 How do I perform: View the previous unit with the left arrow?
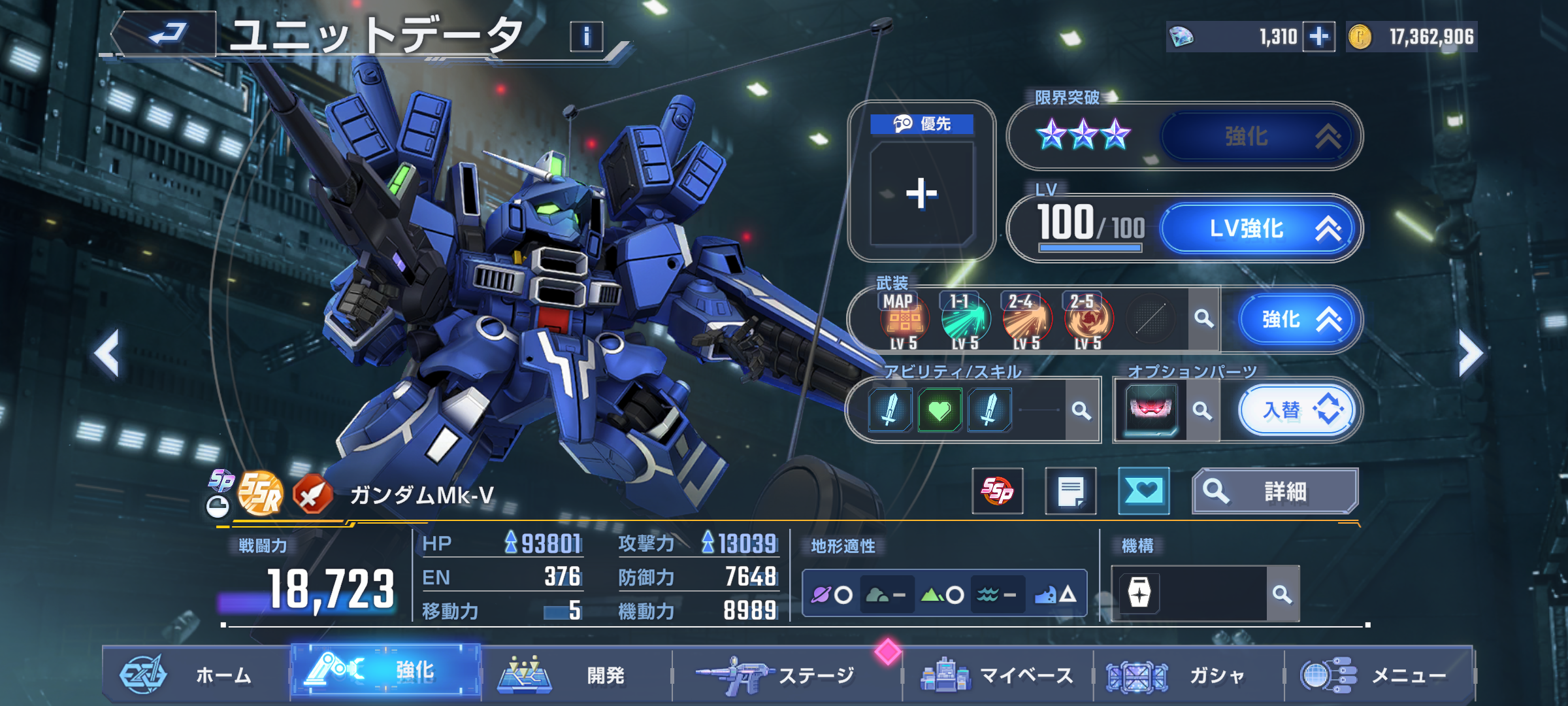(x=107, y=353)
